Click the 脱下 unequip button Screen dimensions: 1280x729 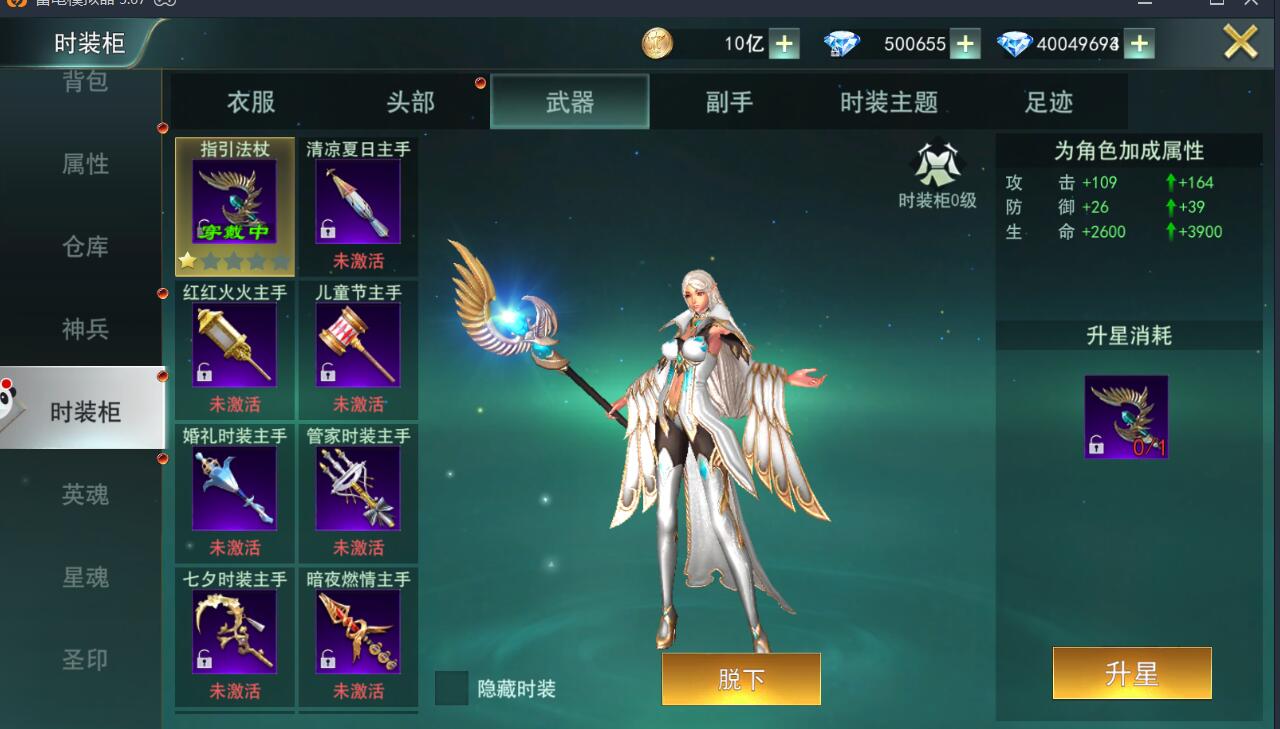[741, 679]
